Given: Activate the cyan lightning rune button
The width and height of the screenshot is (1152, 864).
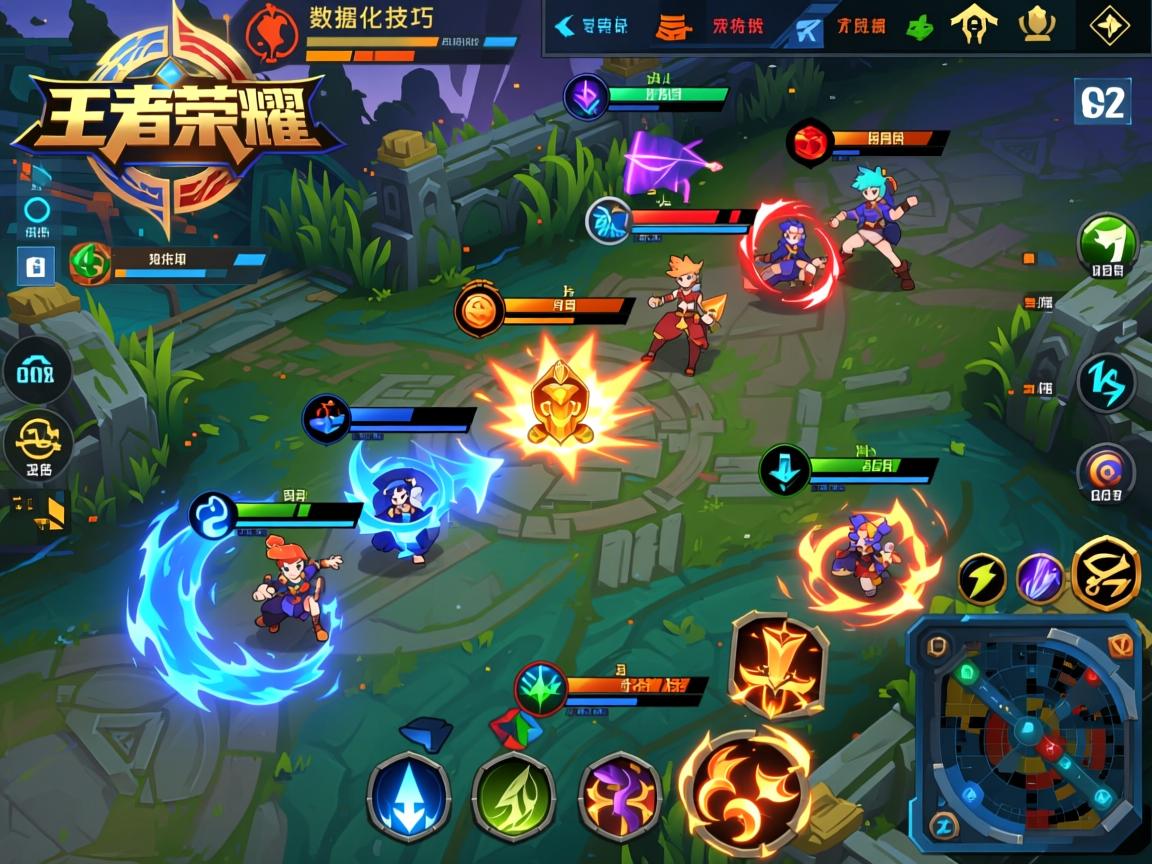Looking at the screenshot, I should pos(1106,383).
